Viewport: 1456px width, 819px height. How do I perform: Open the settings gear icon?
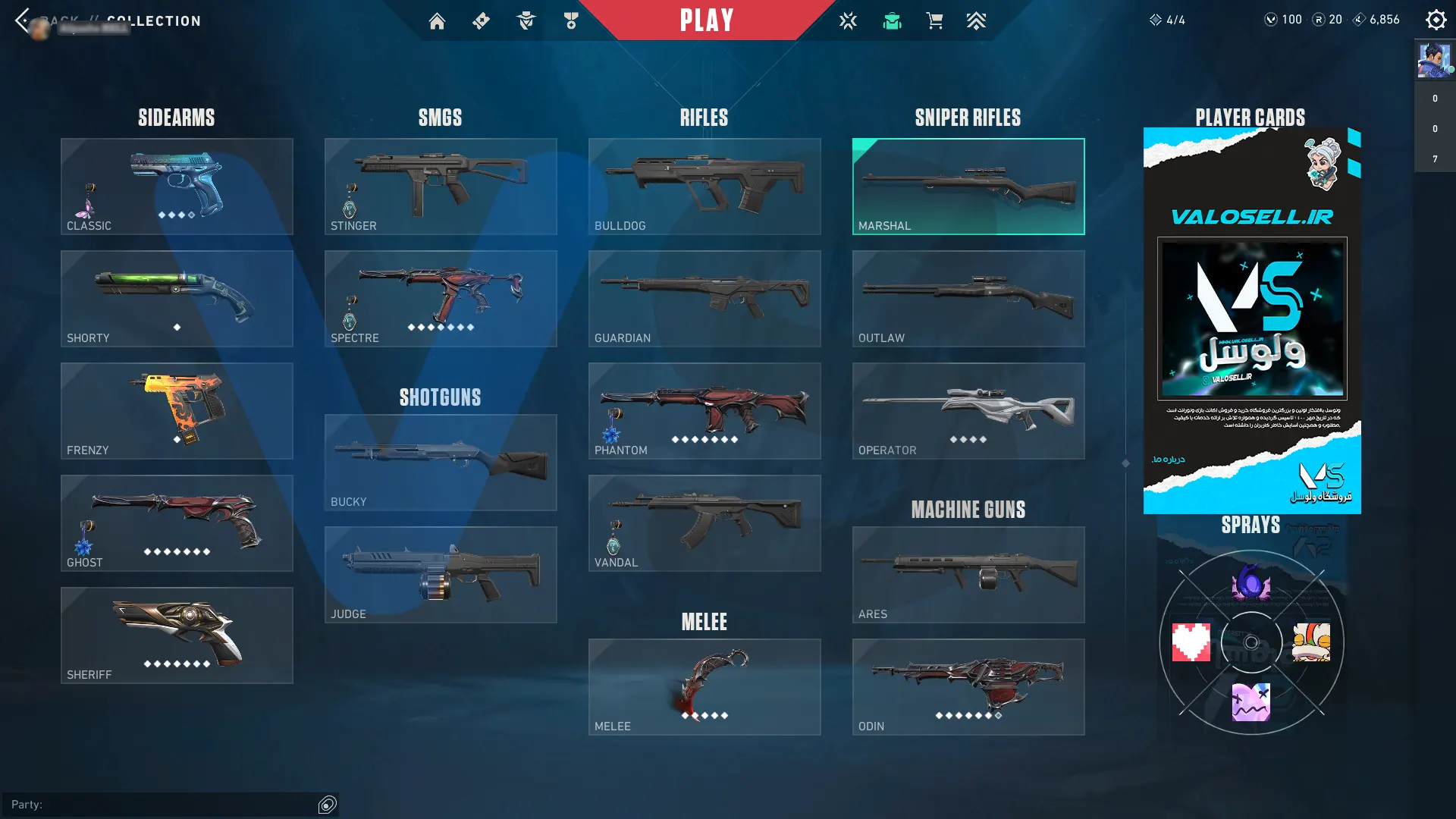tap(1436, 20)
